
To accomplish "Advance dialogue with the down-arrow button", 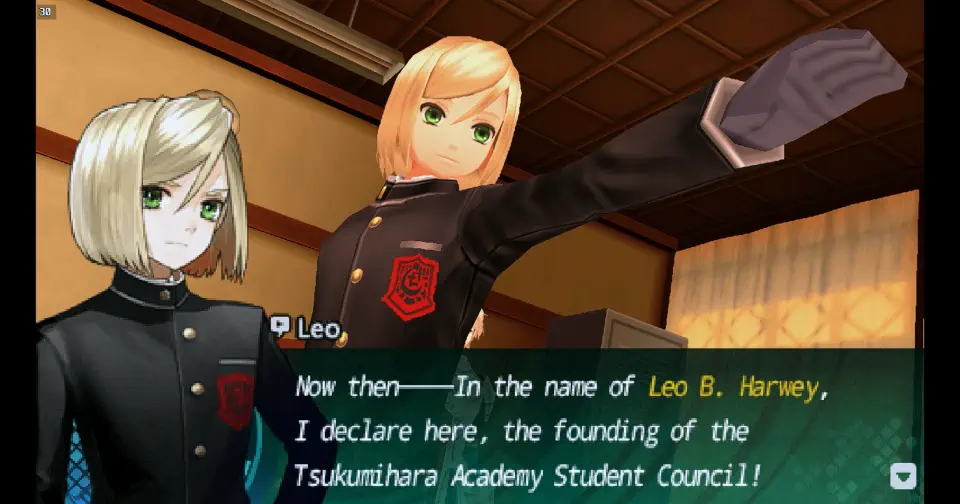I will 902,476.
